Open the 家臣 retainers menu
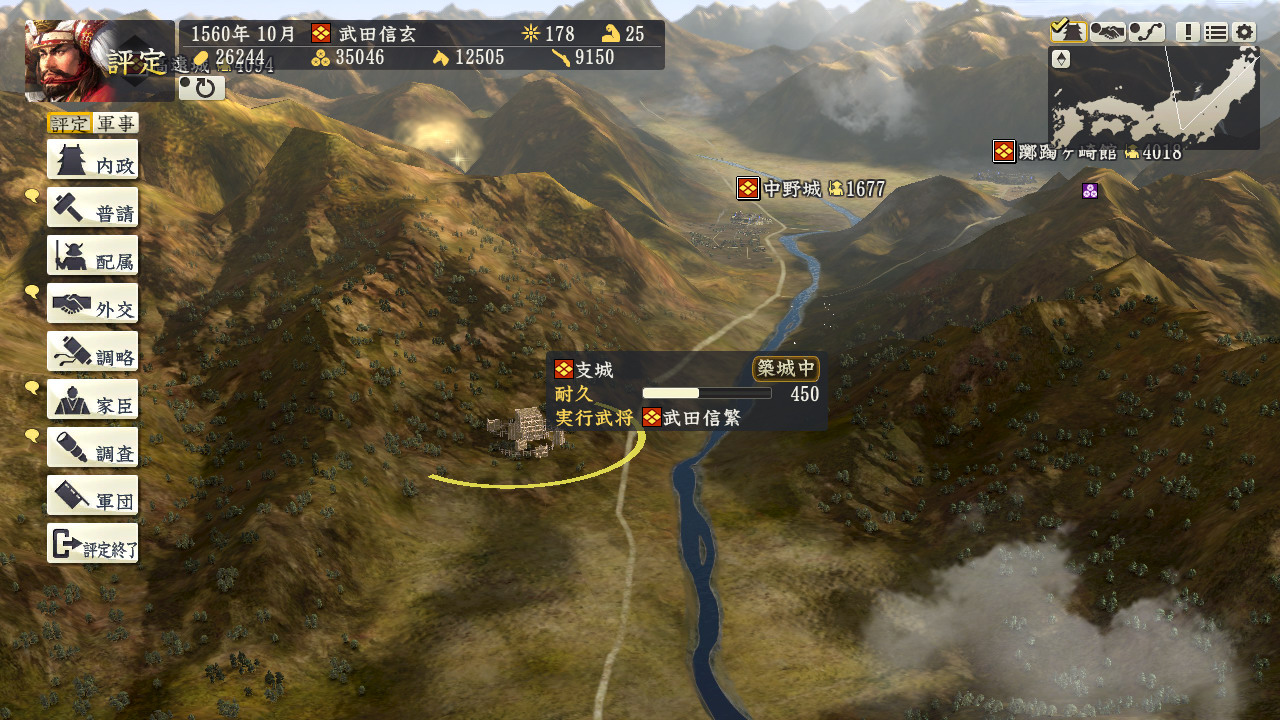Viewport: 1280px width, 720px height. 92,400
